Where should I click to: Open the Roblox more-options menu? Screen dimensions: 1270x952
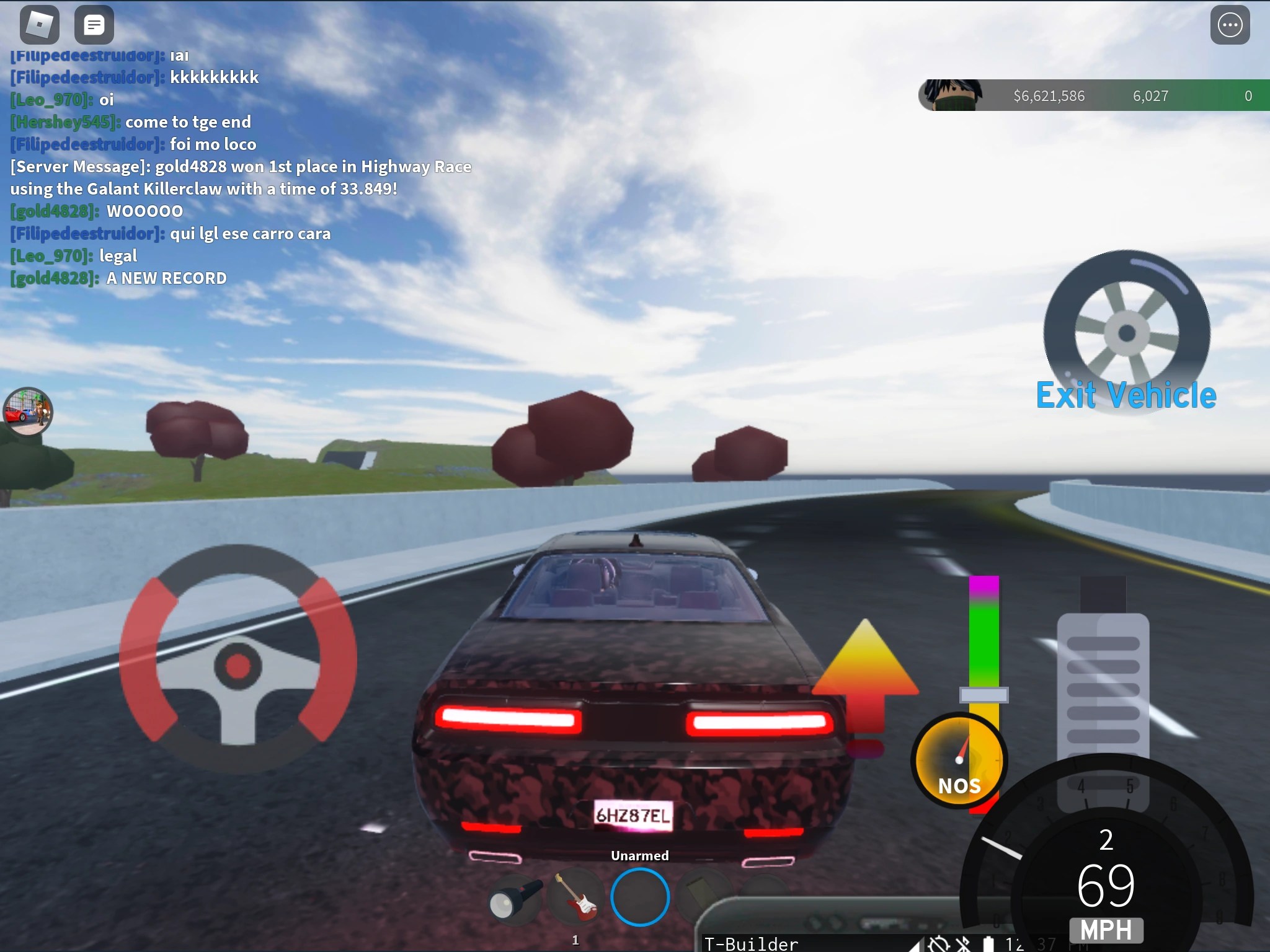[1232, 25]
